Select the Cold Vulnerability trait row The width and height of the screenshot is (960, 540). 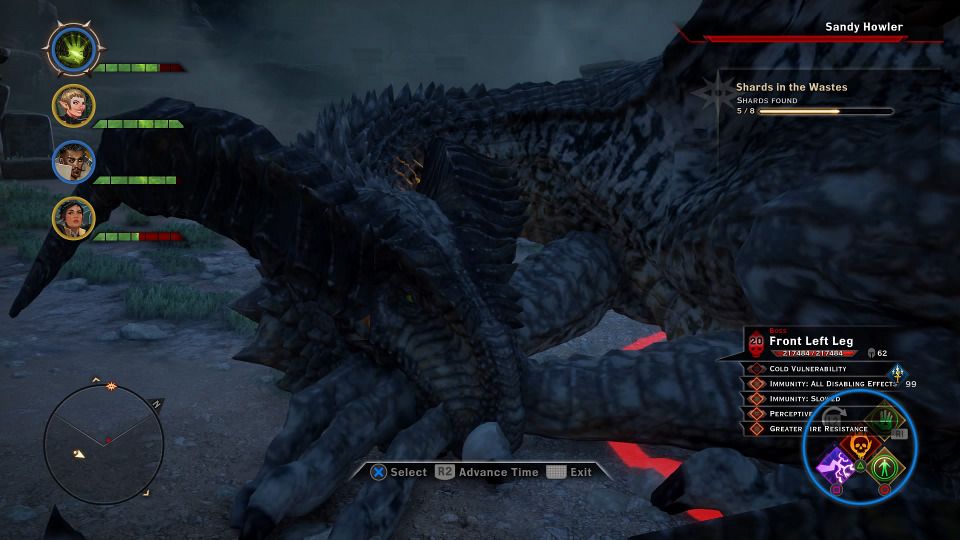(x=810, y=369)
